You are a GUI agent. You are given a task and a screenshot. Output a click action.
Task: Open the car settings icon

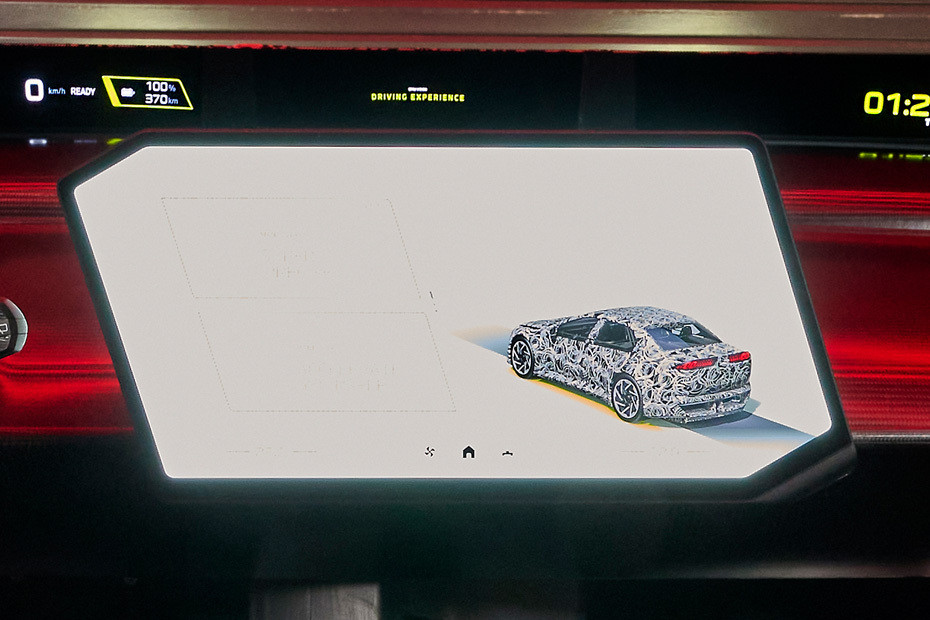(508, 453)
